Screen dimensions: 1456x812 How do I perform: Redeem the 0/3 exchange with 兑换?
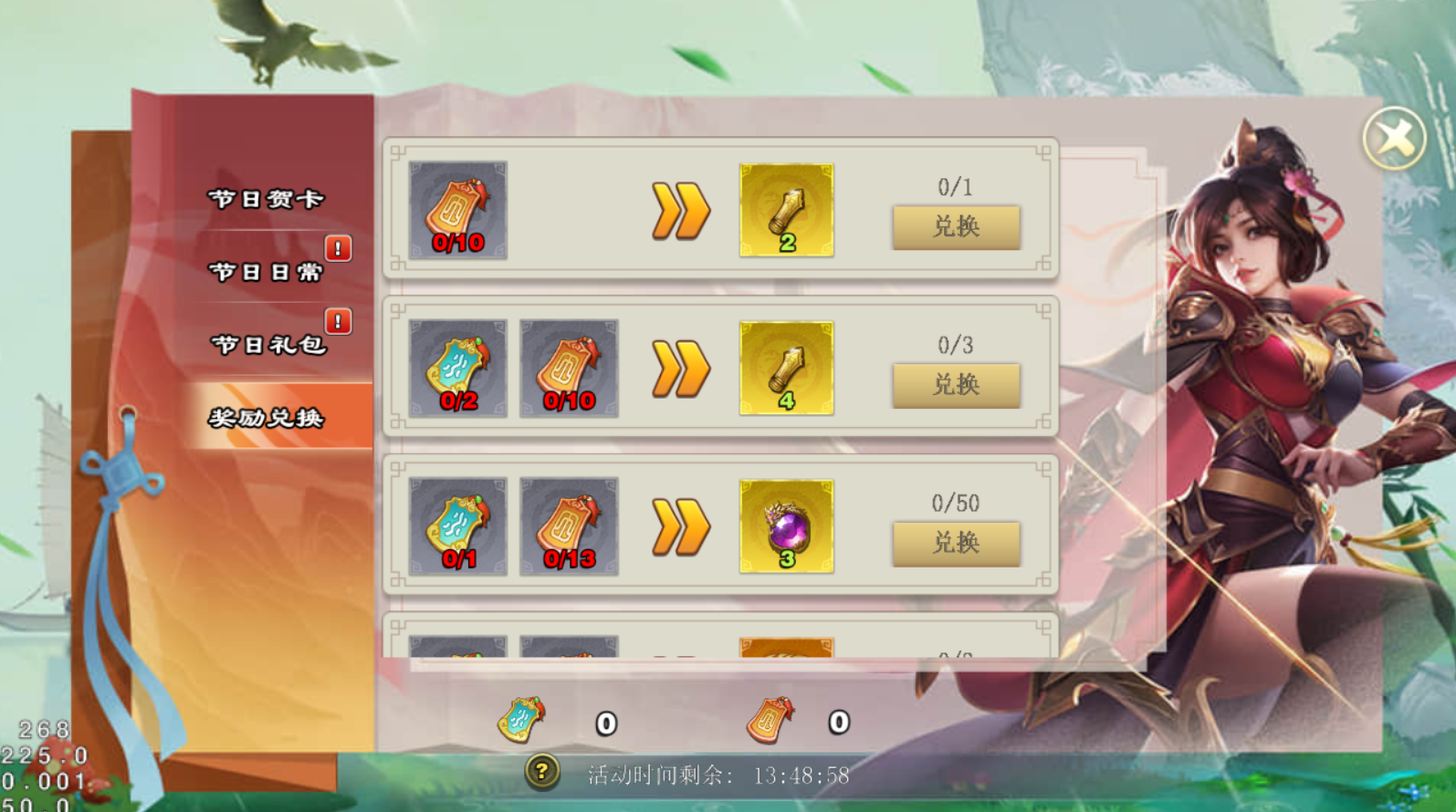pyautogui.click(x=956, y=385)
